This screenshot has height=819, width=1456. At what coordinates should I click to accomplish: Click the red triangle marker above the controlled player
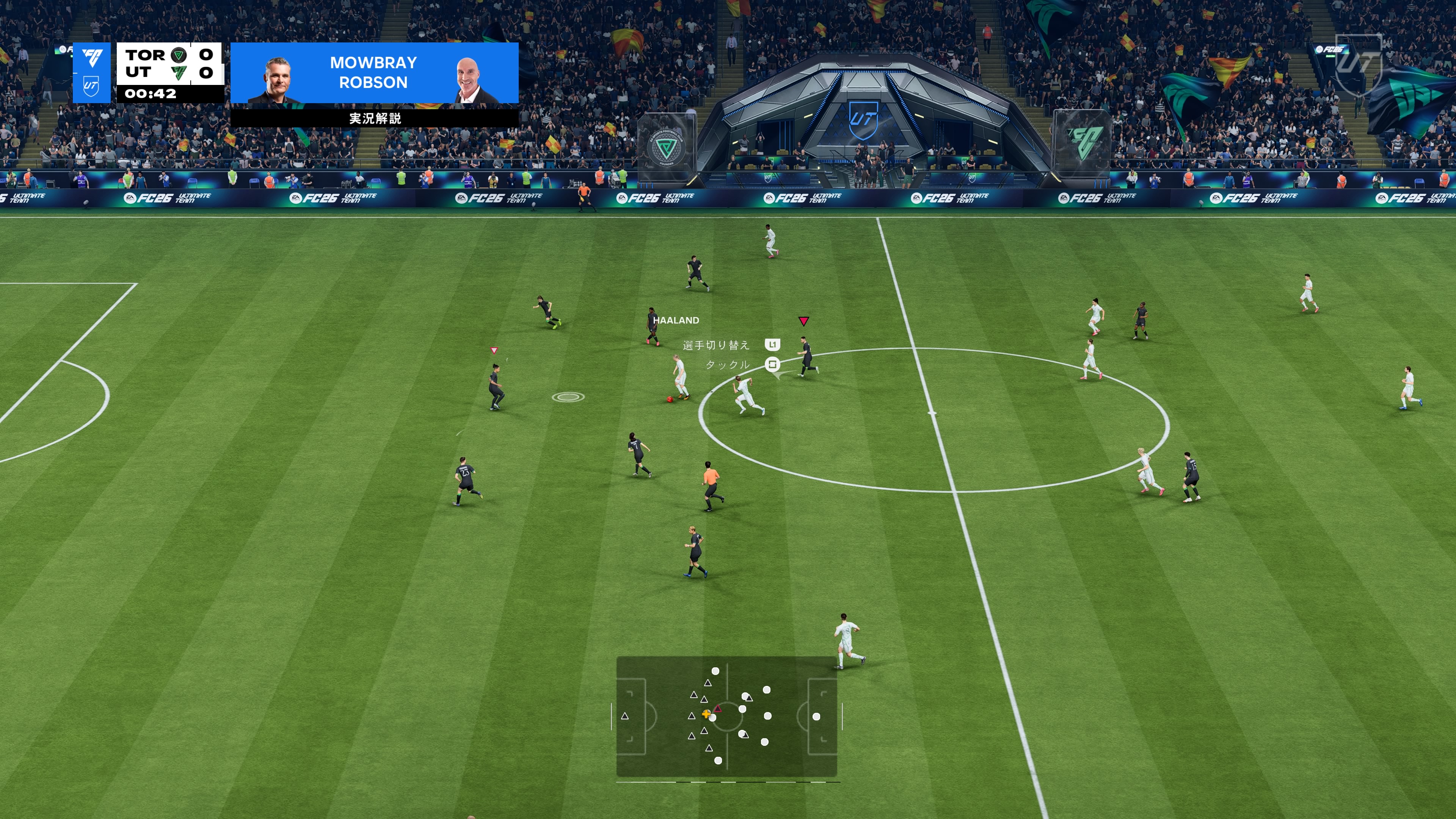pos(803,321)
